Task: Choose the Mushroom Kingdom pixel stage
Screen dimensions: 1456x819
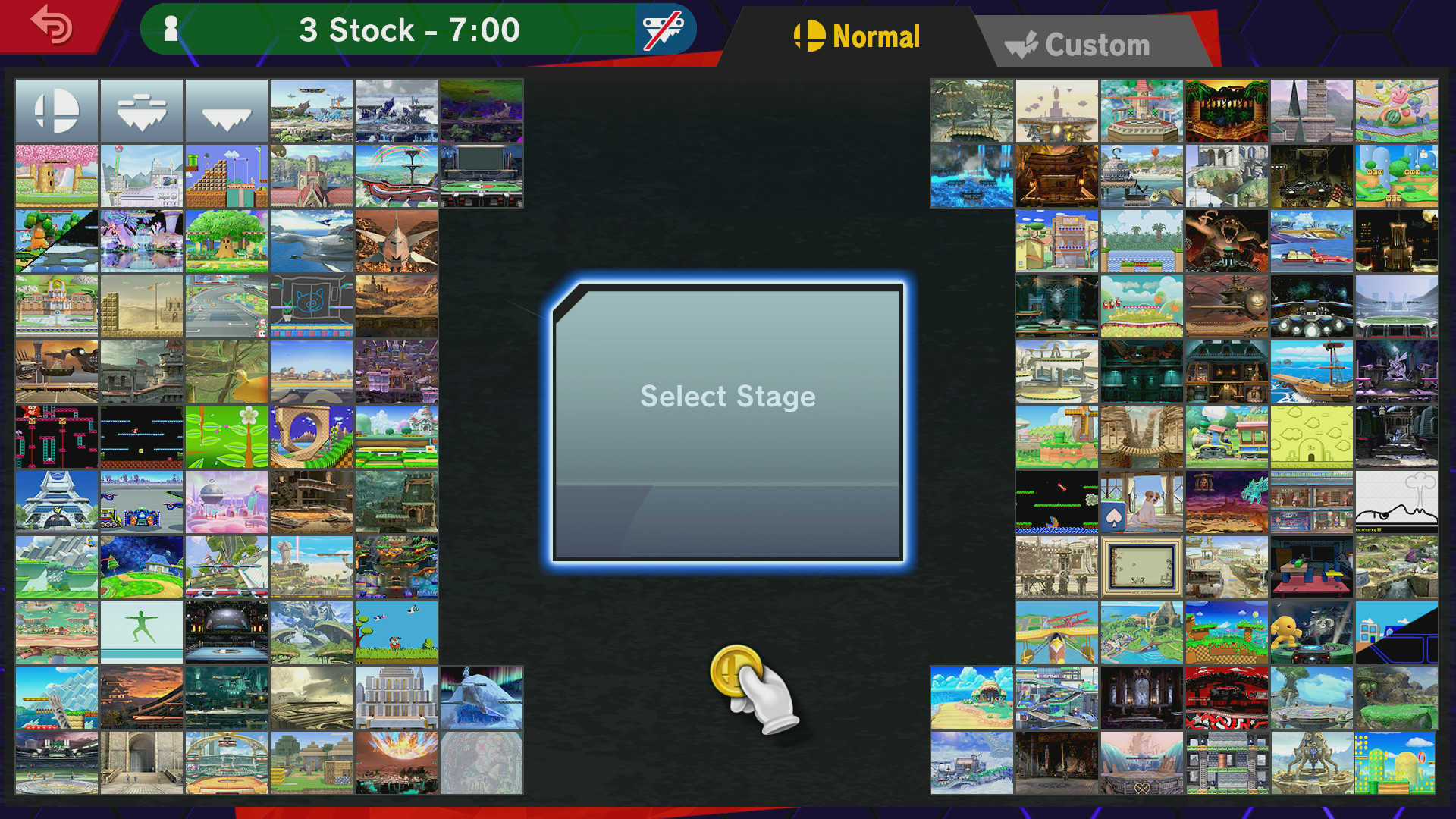Action: 227,175
